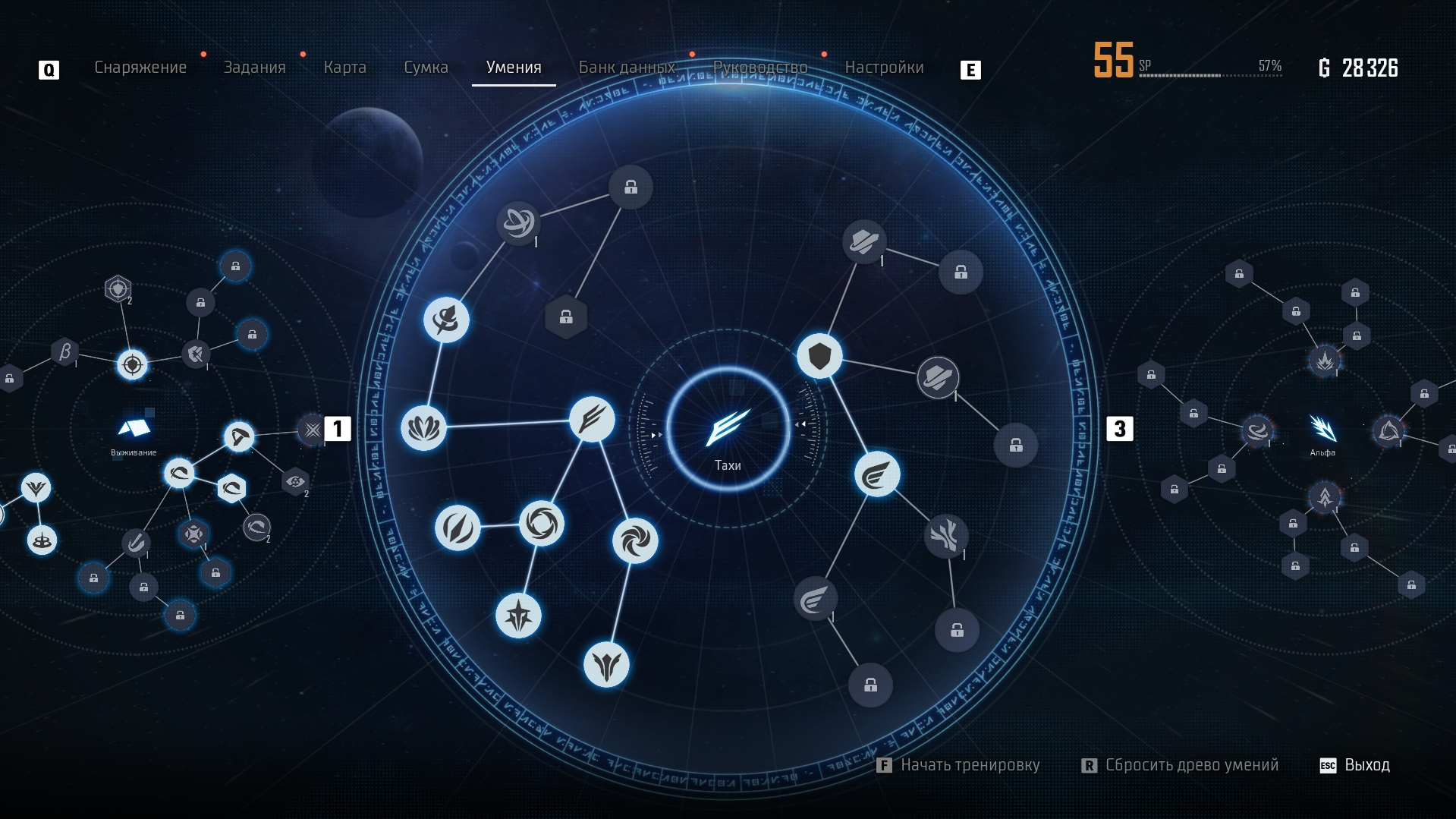Image resolution: width=1456 pixels, height=819 pixels.
Task: Exit the menu with Выход
Action: (x=1366, y=765)
